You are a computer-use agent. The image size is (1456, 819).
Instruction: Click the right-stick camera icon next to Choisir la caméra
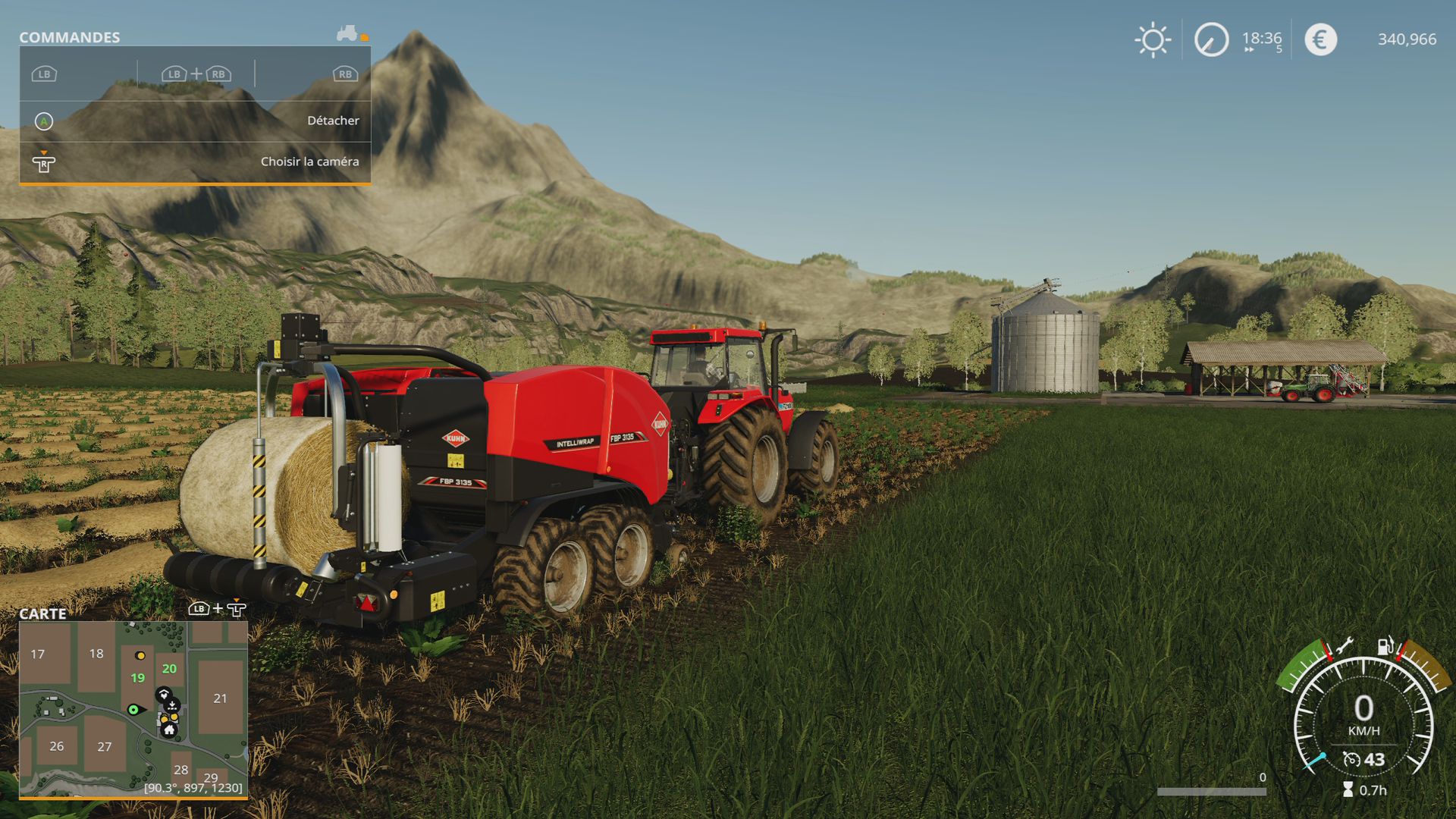pos(45,162)
